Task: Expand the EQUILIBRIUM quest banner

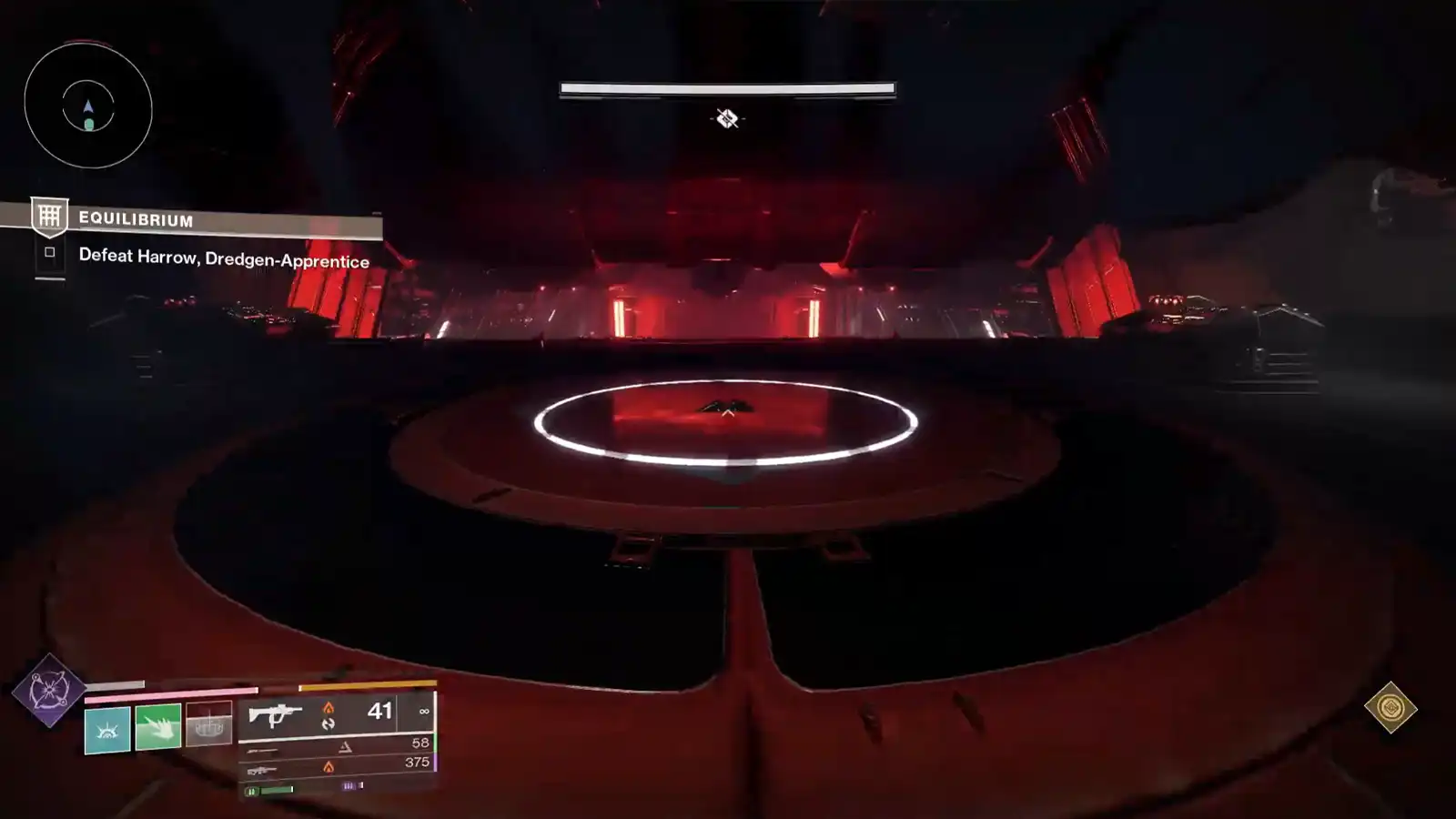Action: pos(135,219)
